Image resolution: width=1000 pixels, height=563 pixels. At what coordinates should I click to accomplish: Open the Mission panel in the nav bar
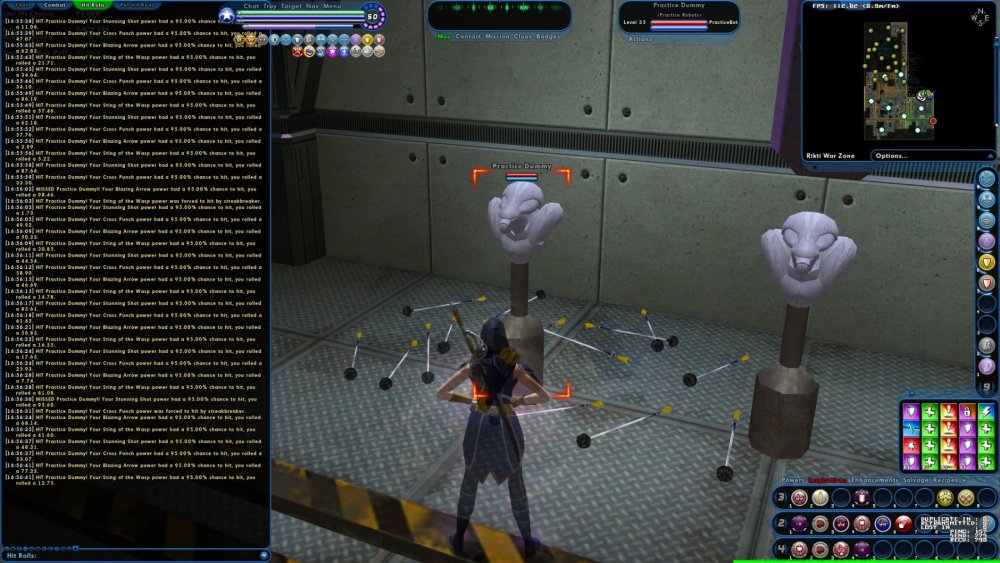(497, 36)
